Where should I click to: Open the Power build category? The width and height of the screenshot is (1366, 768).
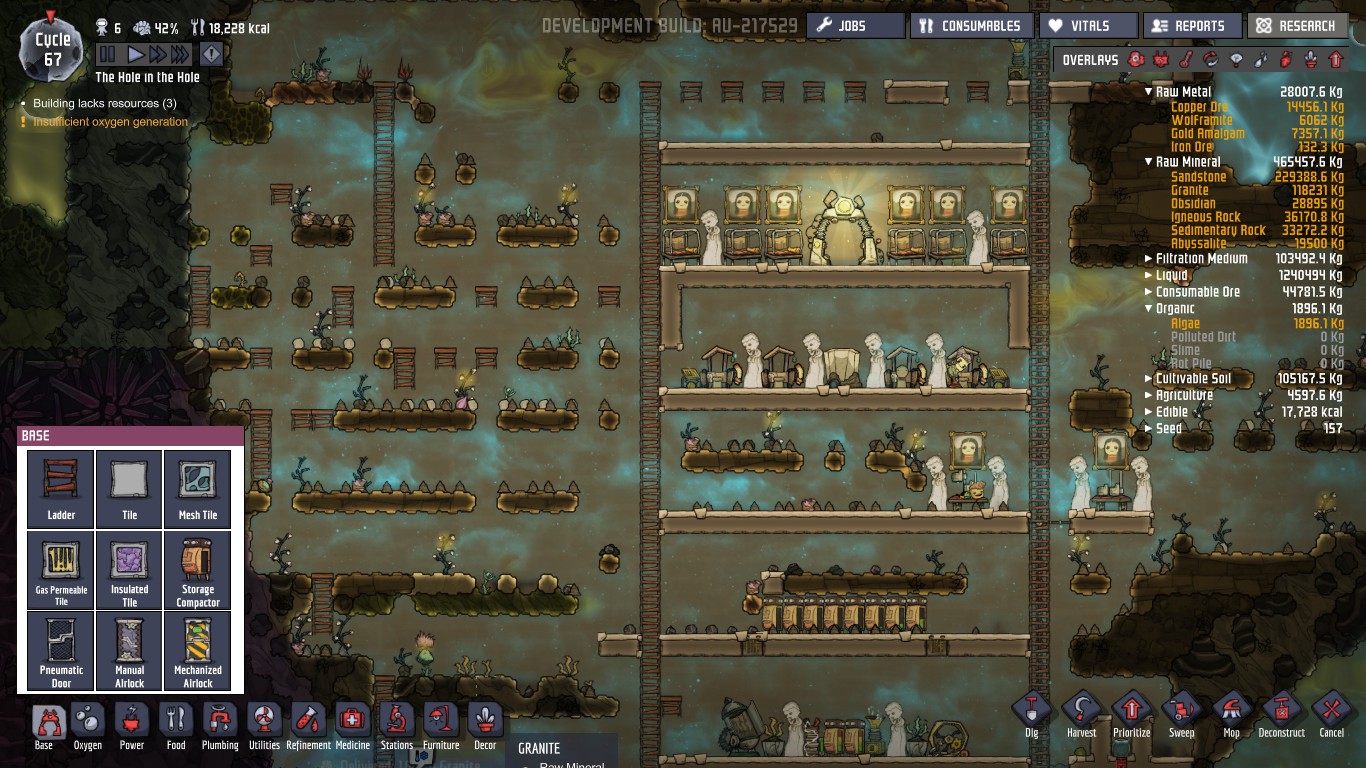[x=132, y=726]
